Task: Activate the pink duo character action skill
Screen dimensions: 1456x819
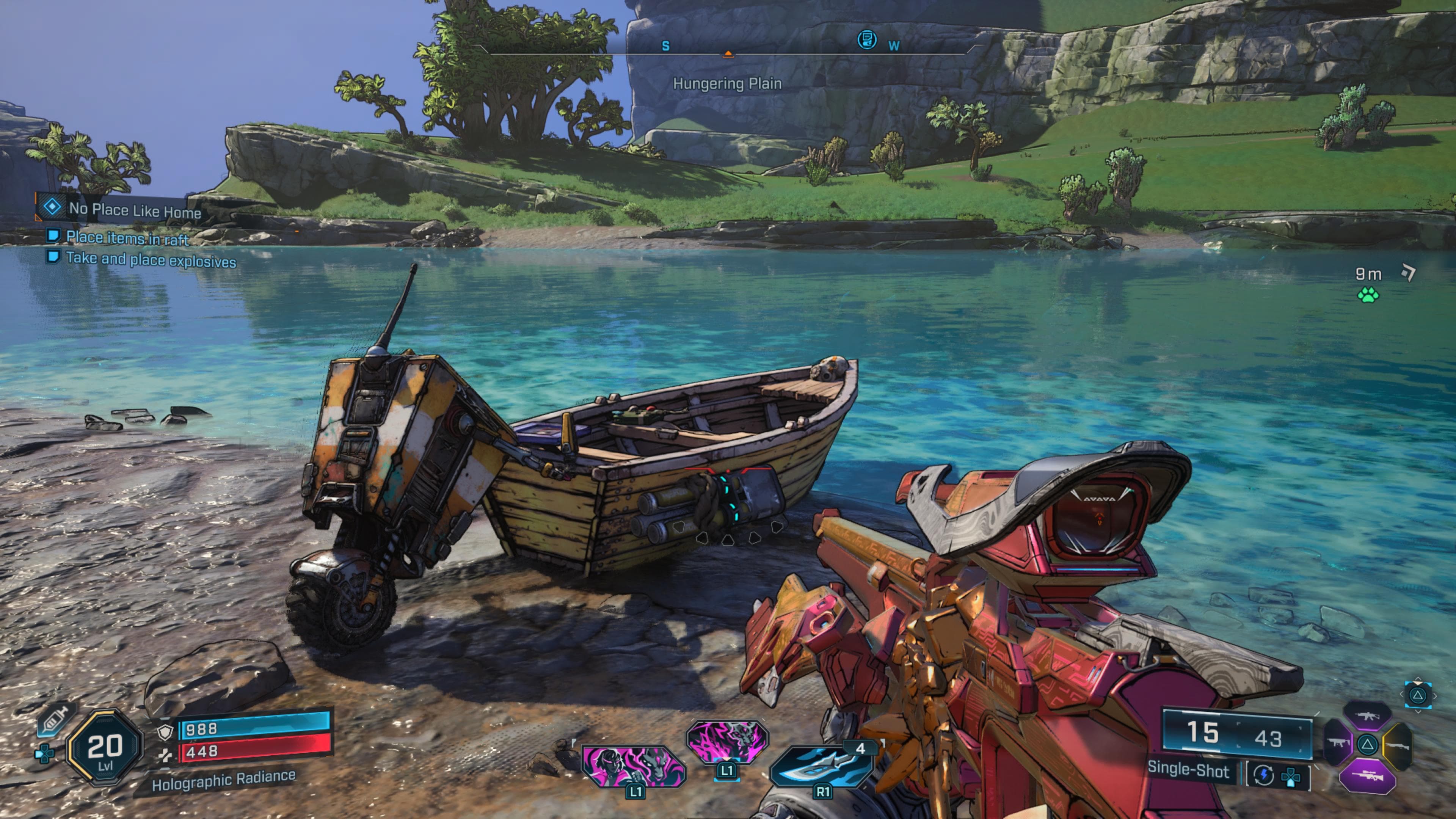Action: pos(633,765)
